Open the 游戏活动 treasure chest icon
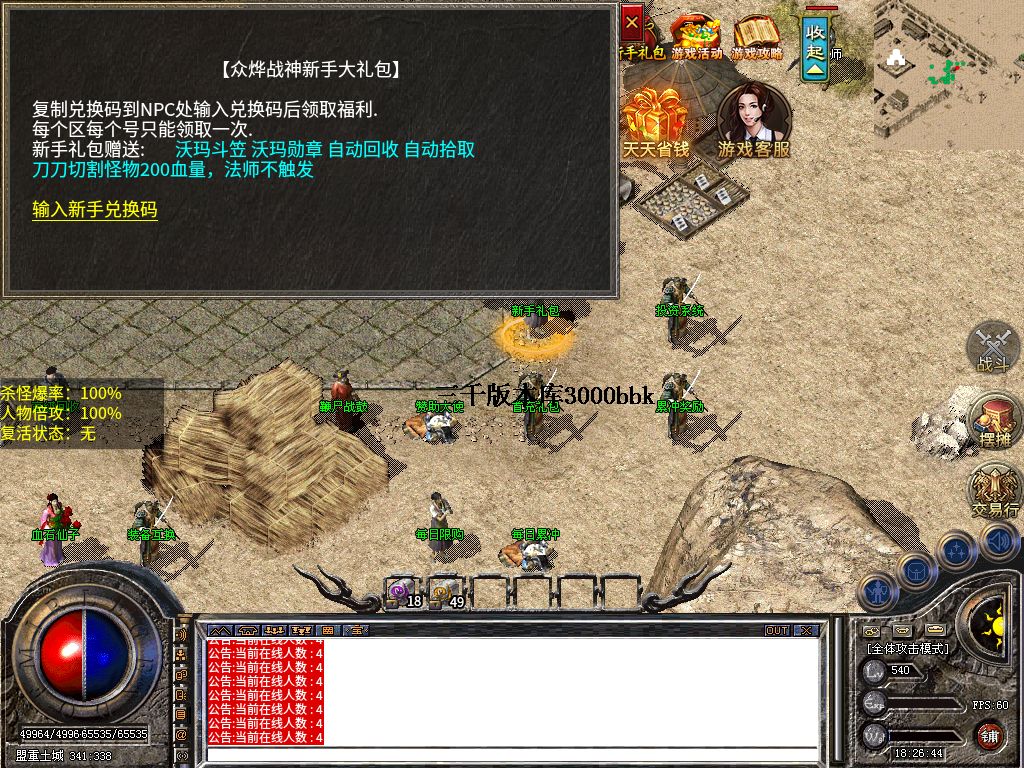This screenshot has width=1024, height=768. 696,35
